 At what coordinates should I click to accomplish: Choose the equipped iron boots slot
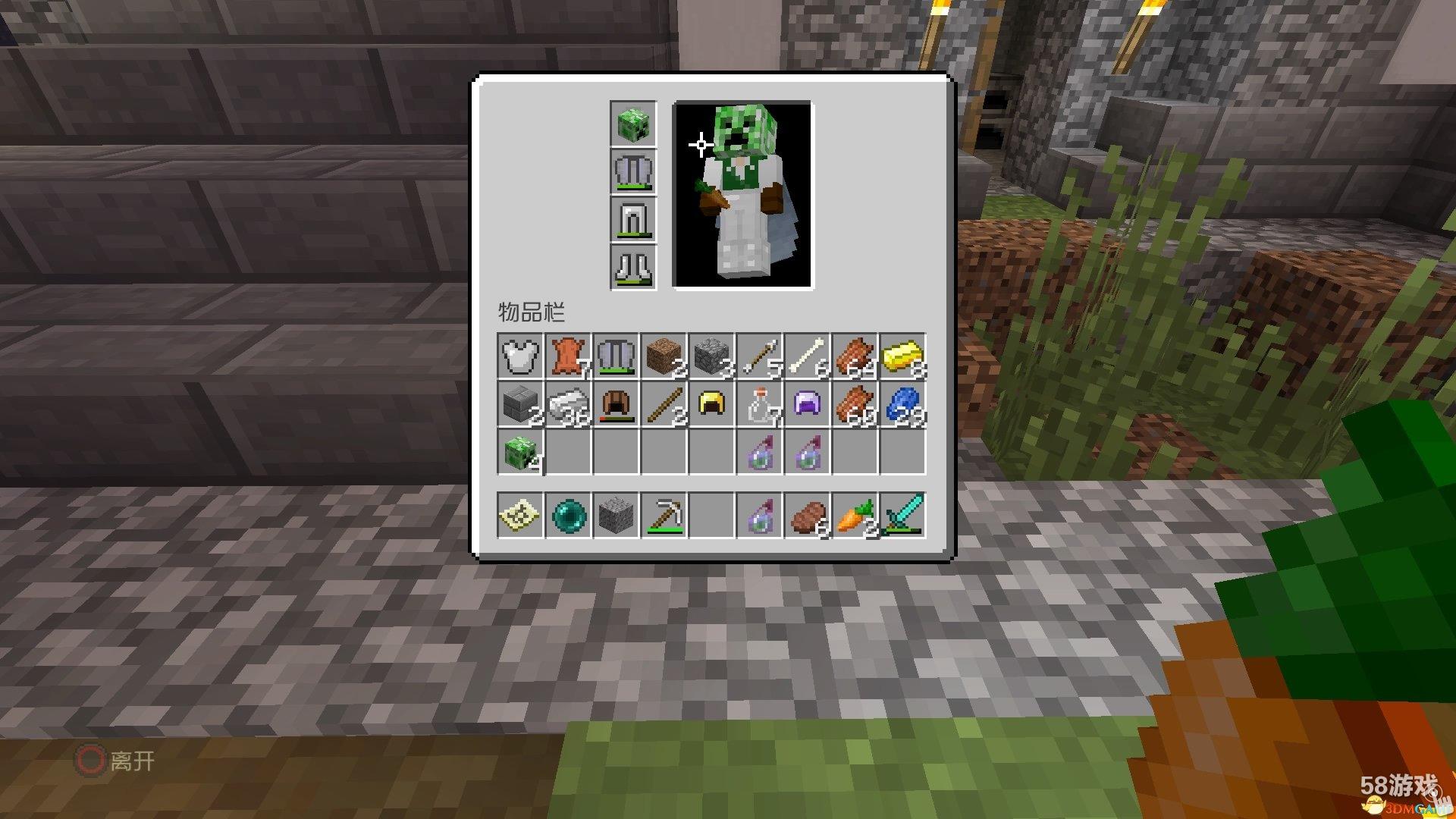(x=633, y=268)
